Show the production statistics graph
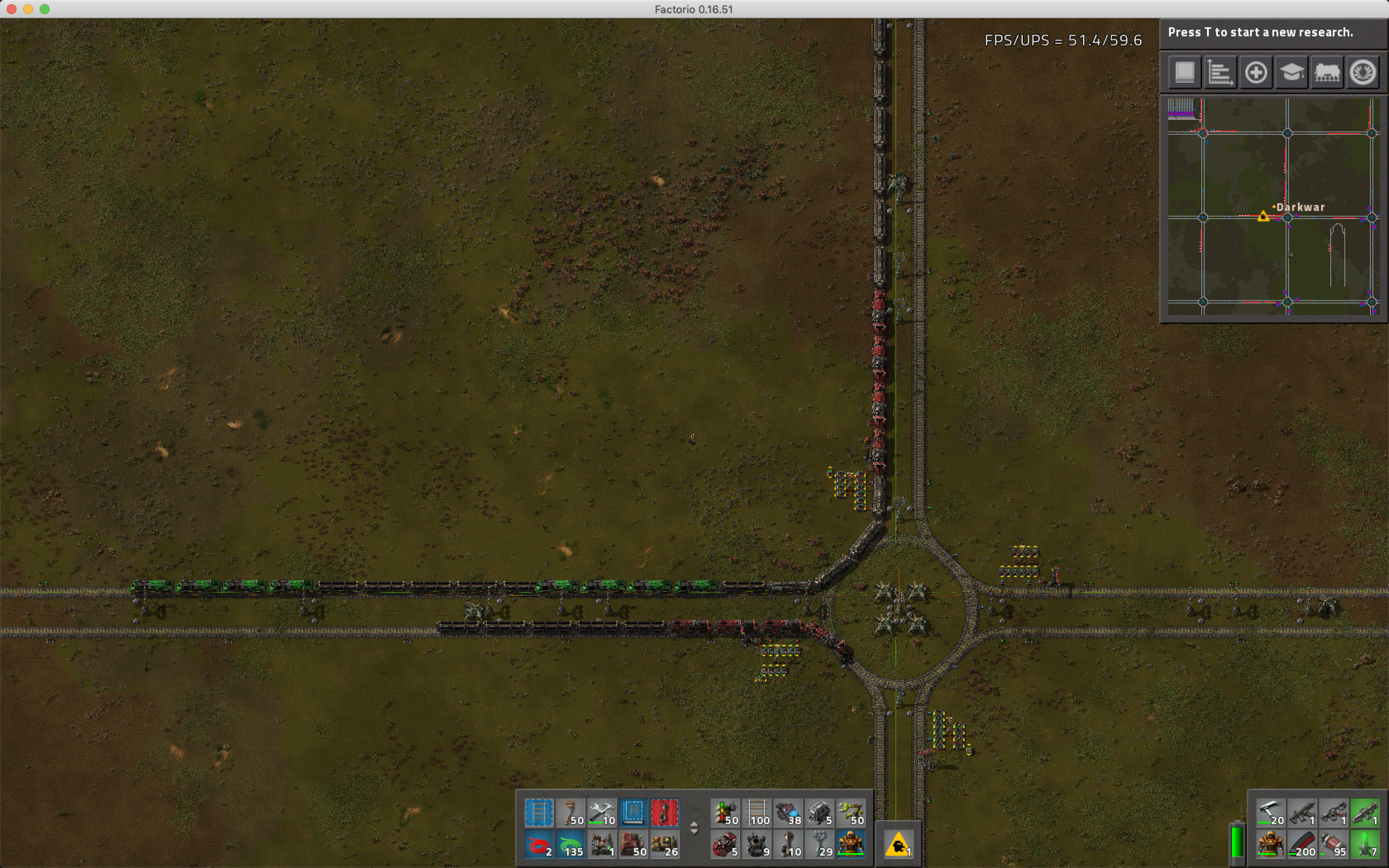The height and width of the screenshot is (868, 1389). 1220,72
